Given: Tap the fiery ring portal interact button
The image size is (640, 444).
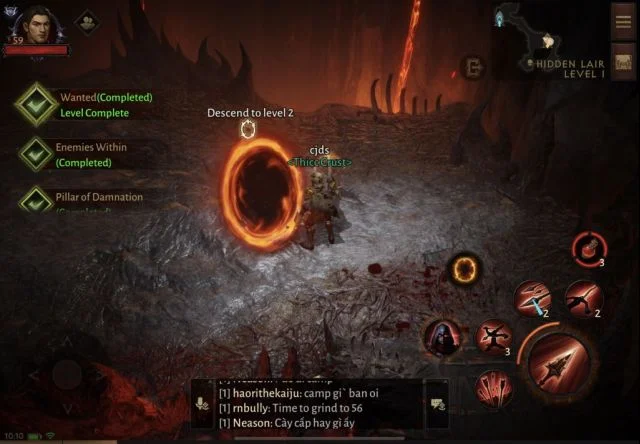Looking at the screenshot, I should [x=464, y=268].
